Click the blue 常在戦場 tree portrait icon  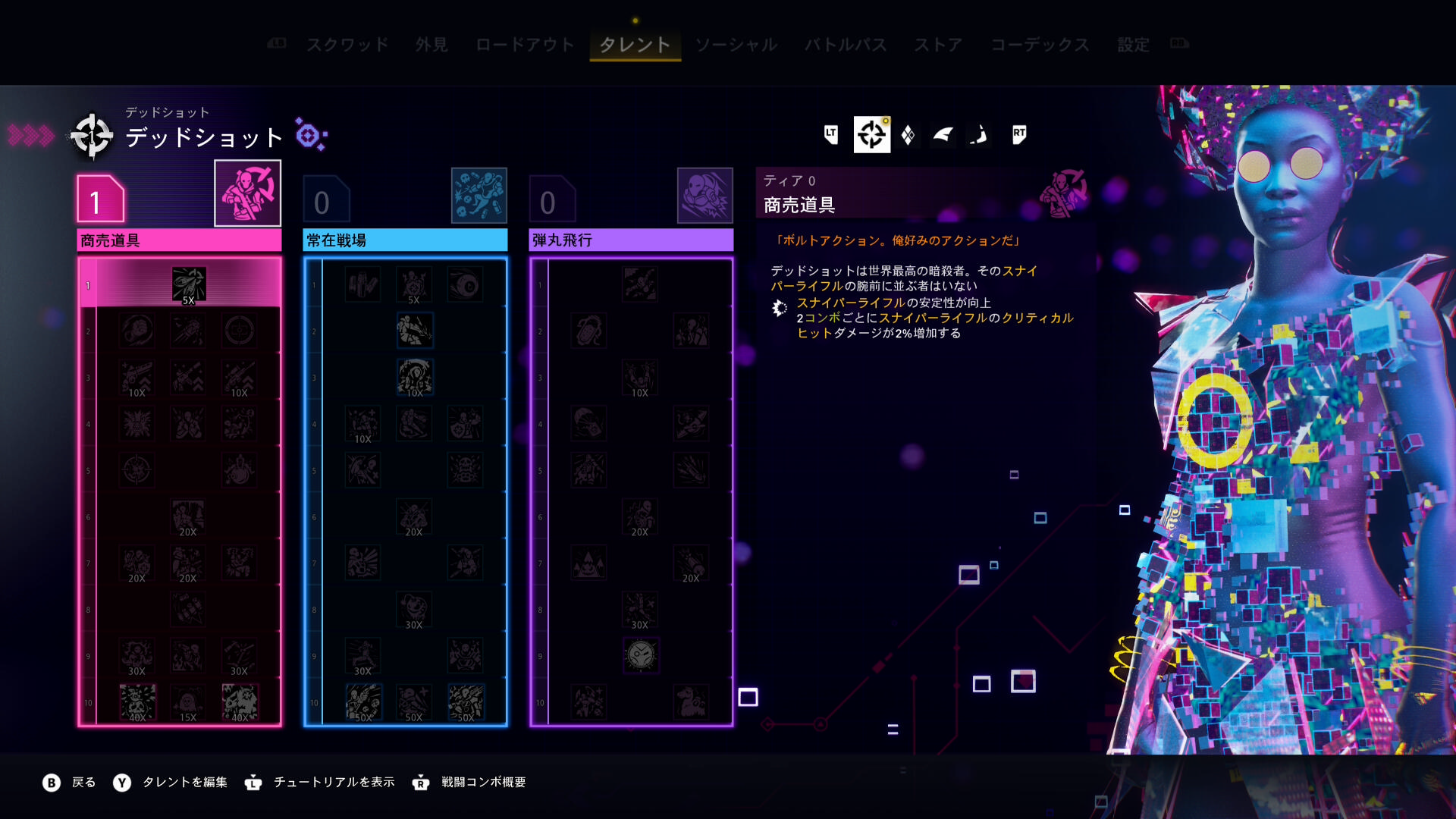click(x=479, y=196)
